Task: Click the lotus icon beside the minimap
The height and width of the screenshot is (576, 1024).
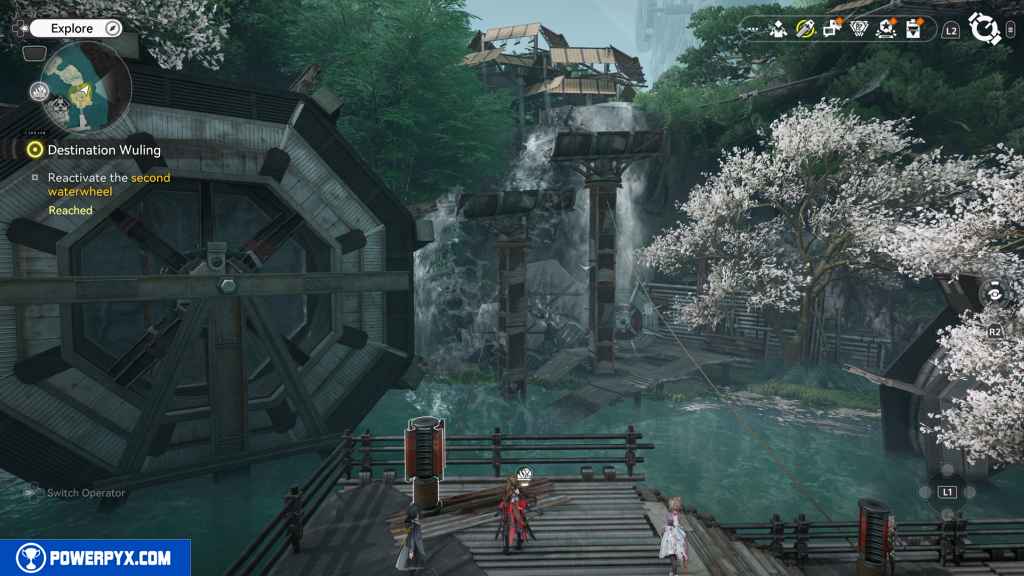Action: (40, 93)
